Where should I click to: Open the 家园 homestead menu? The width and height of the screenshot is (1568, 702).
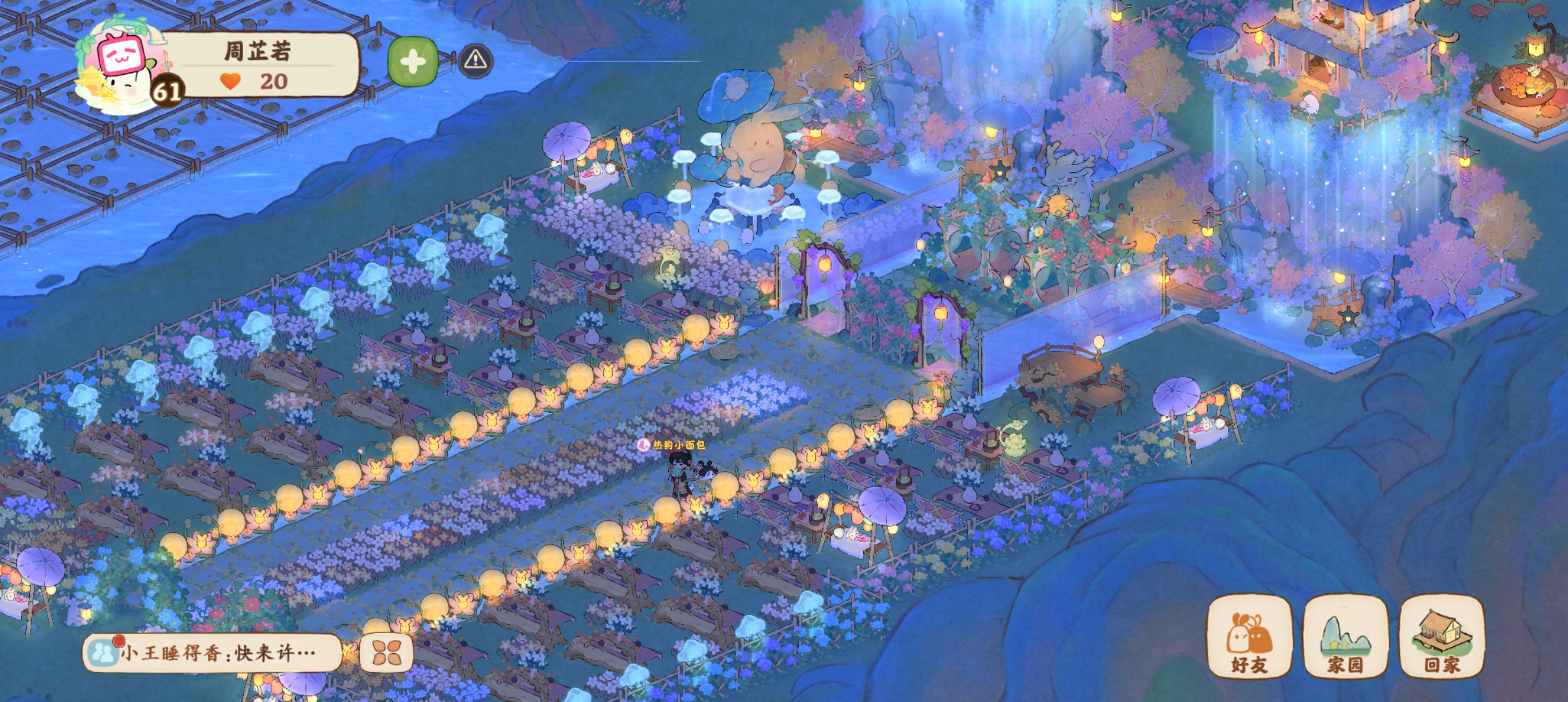1345,637
